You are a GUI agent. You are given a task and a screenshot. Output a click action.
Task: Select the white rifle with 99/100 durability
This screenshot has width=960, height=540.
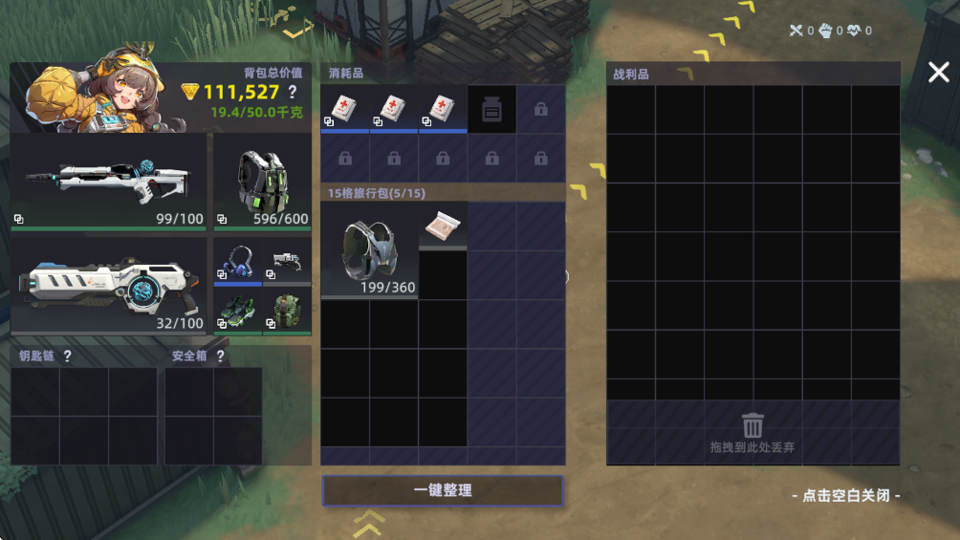[109, 181]
